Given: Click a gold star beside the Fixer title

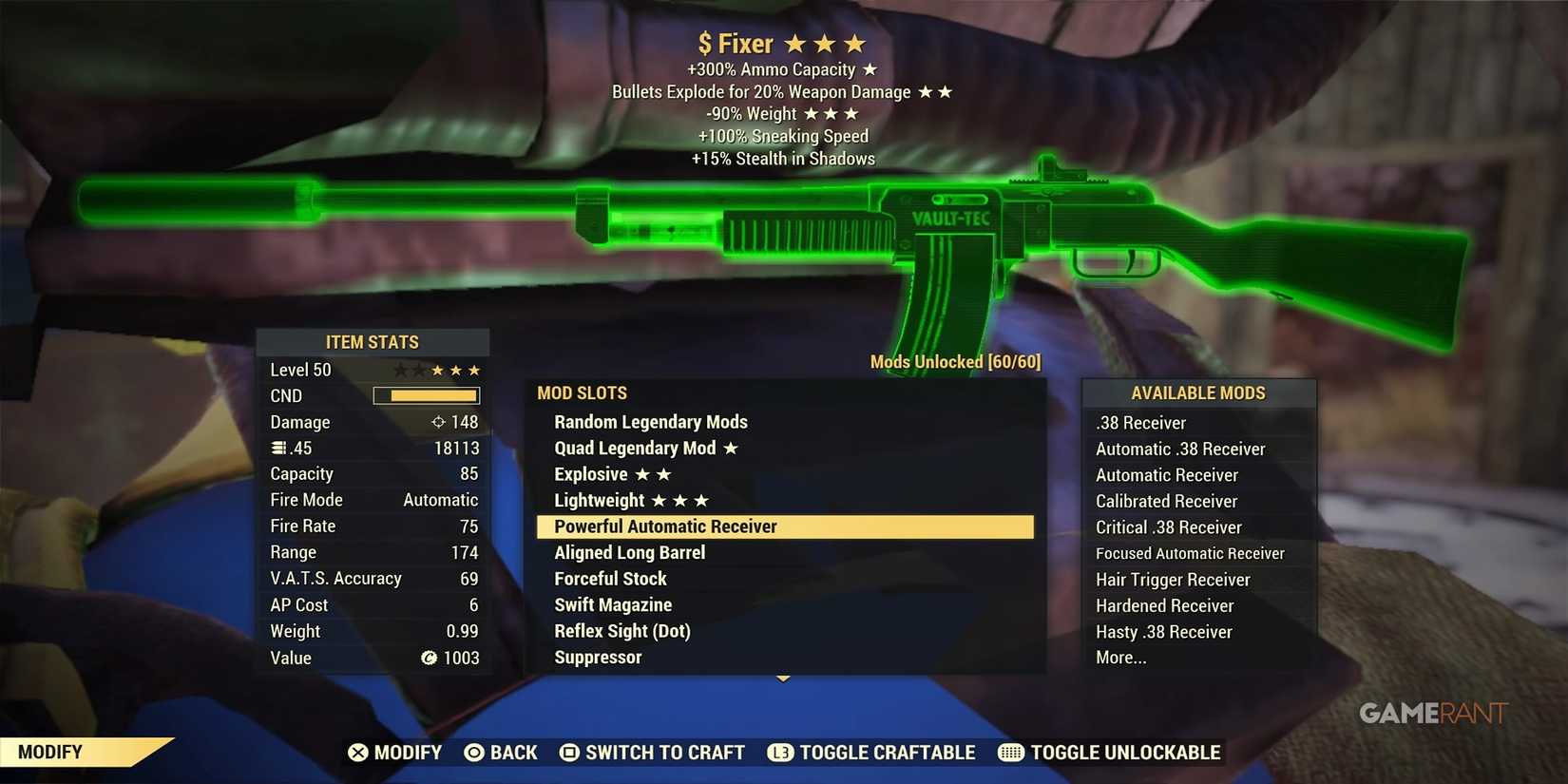Looking at the screenshot, I should (x=794, y=43).
